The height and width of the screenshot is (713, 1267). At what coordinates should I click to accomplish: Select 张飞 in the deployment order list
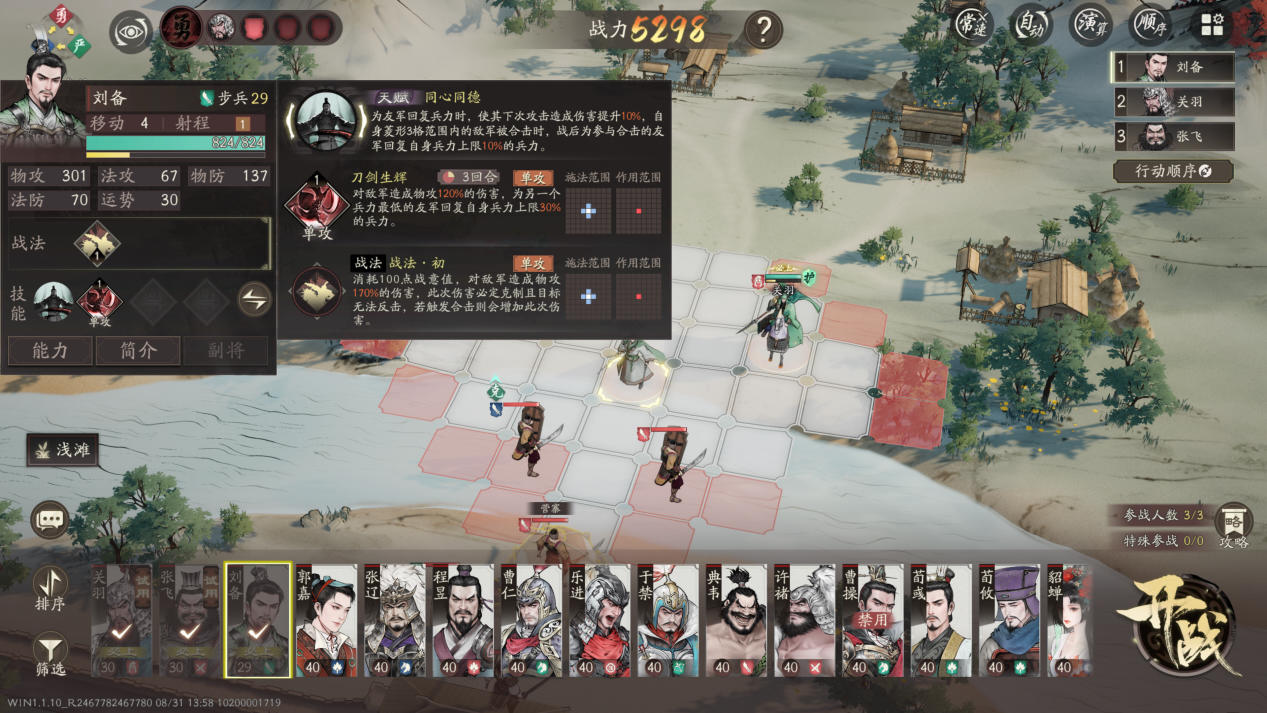coord(1174,136)
